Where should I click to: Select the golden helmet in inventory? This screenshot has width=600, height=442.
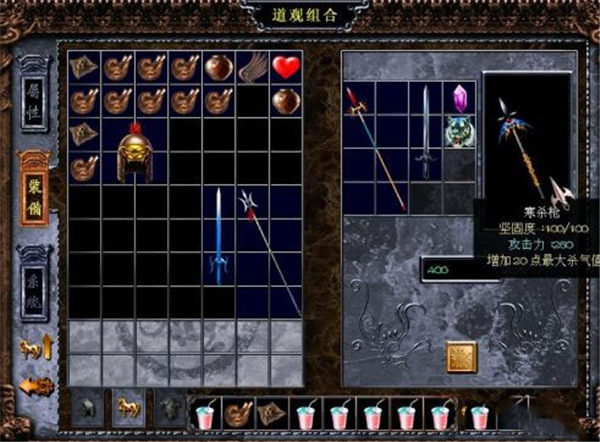point(135,152)
